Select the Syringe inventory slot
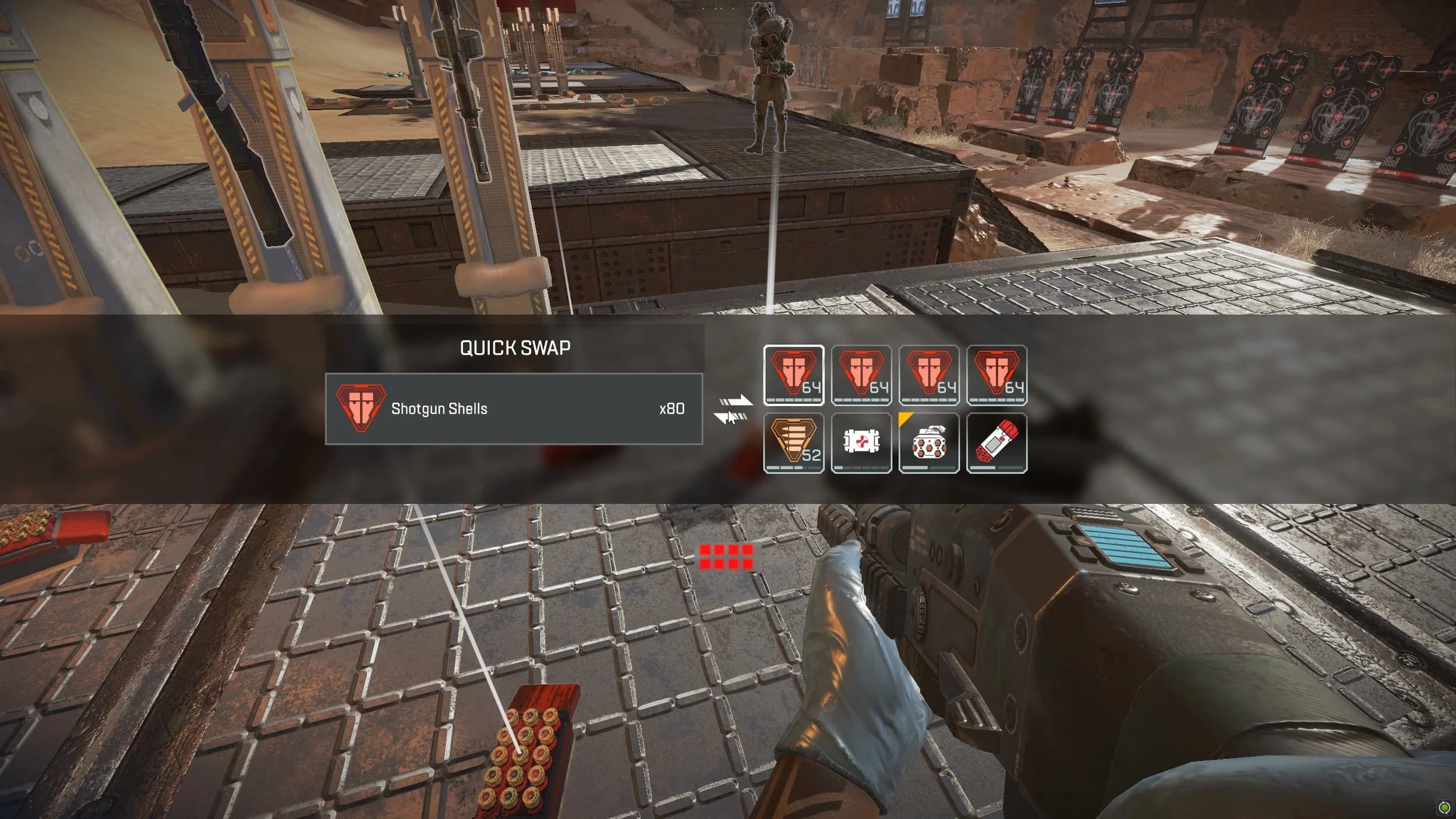This screenshot has width=1456, height=819. (x=997, y=441)
